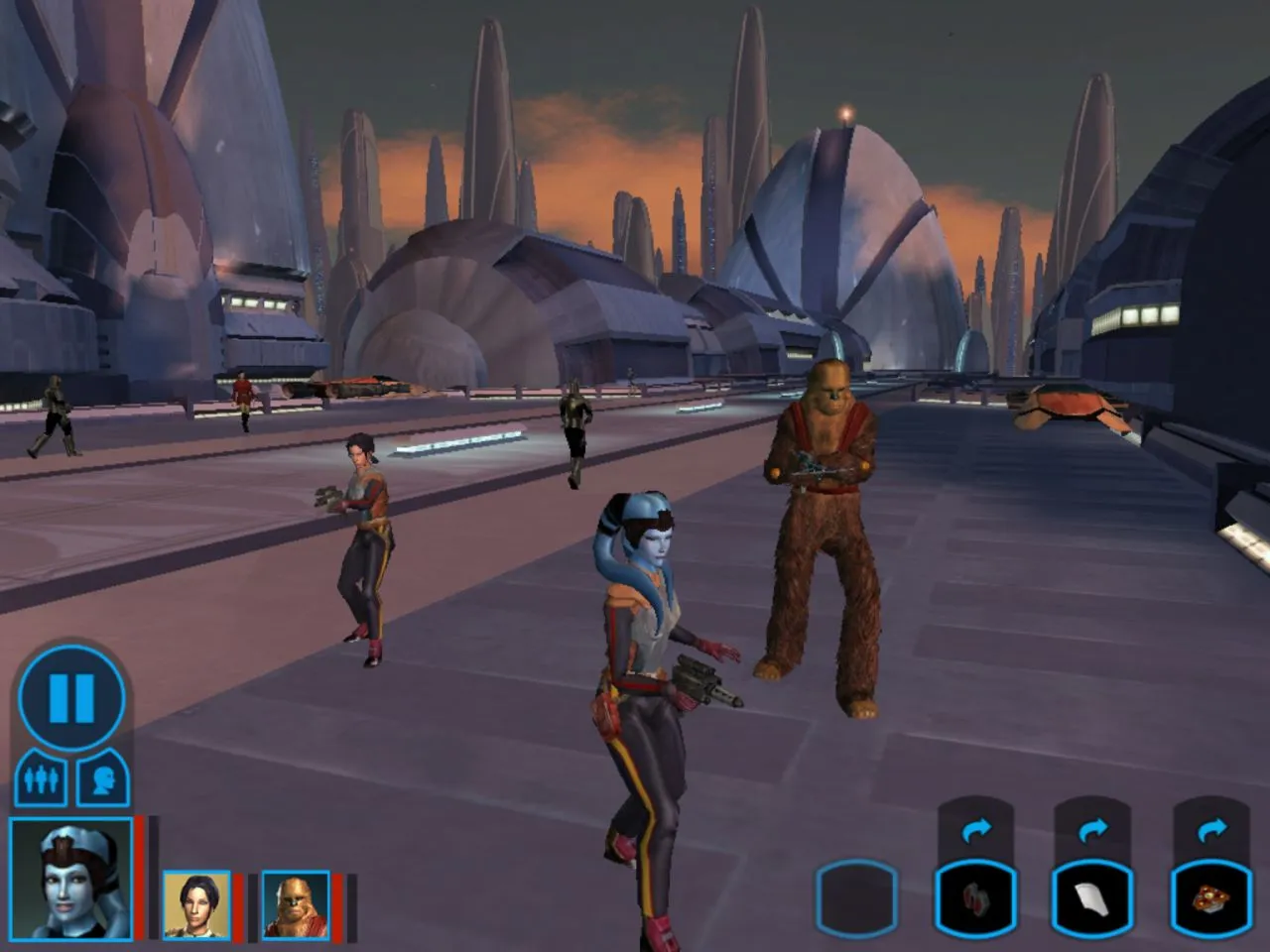Choose the Wookiee party member portrait
Screen dimensions: 1270x952
click(x=296, y=904)
